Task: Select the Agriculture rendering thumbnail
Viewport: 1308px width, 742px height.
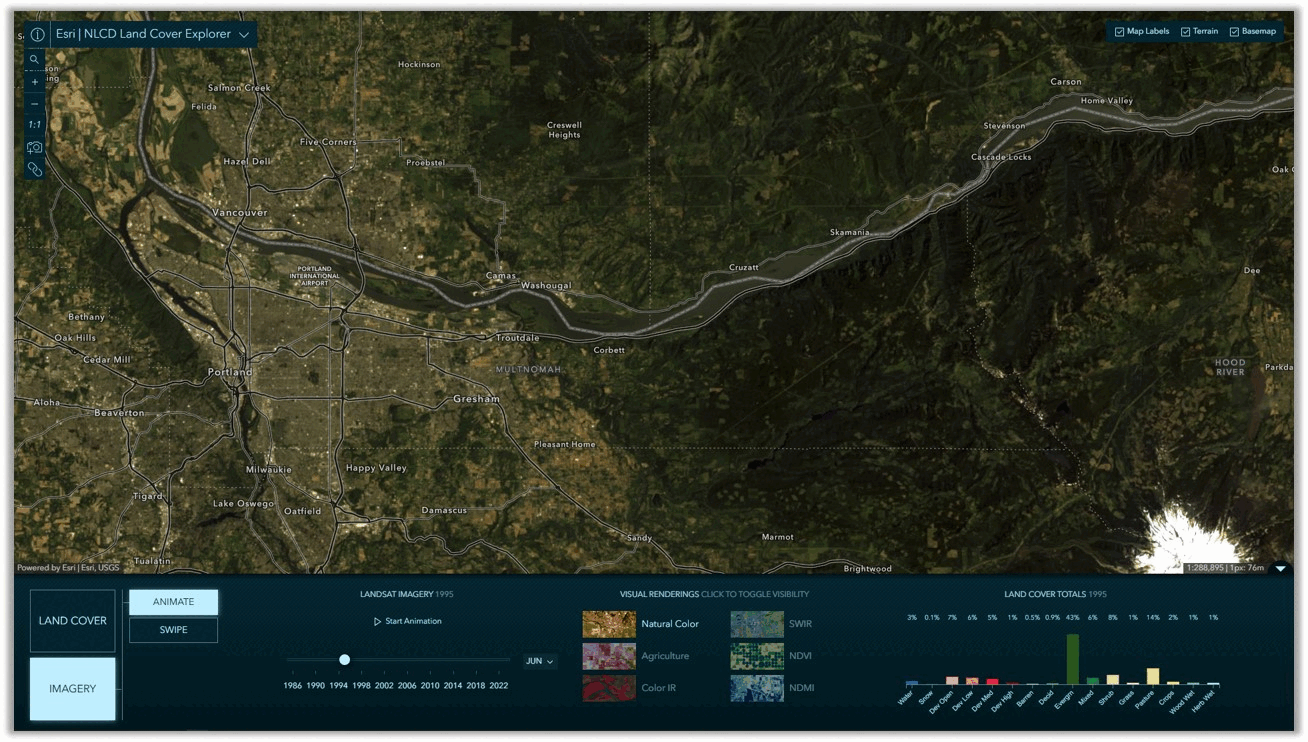Action: tap(609, 656)
